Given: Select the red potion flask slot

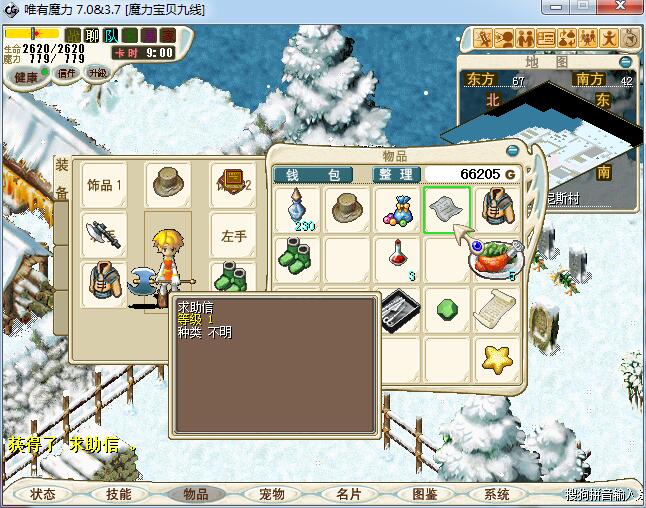Looking at the screenshot, I should [x=398, y=259].
